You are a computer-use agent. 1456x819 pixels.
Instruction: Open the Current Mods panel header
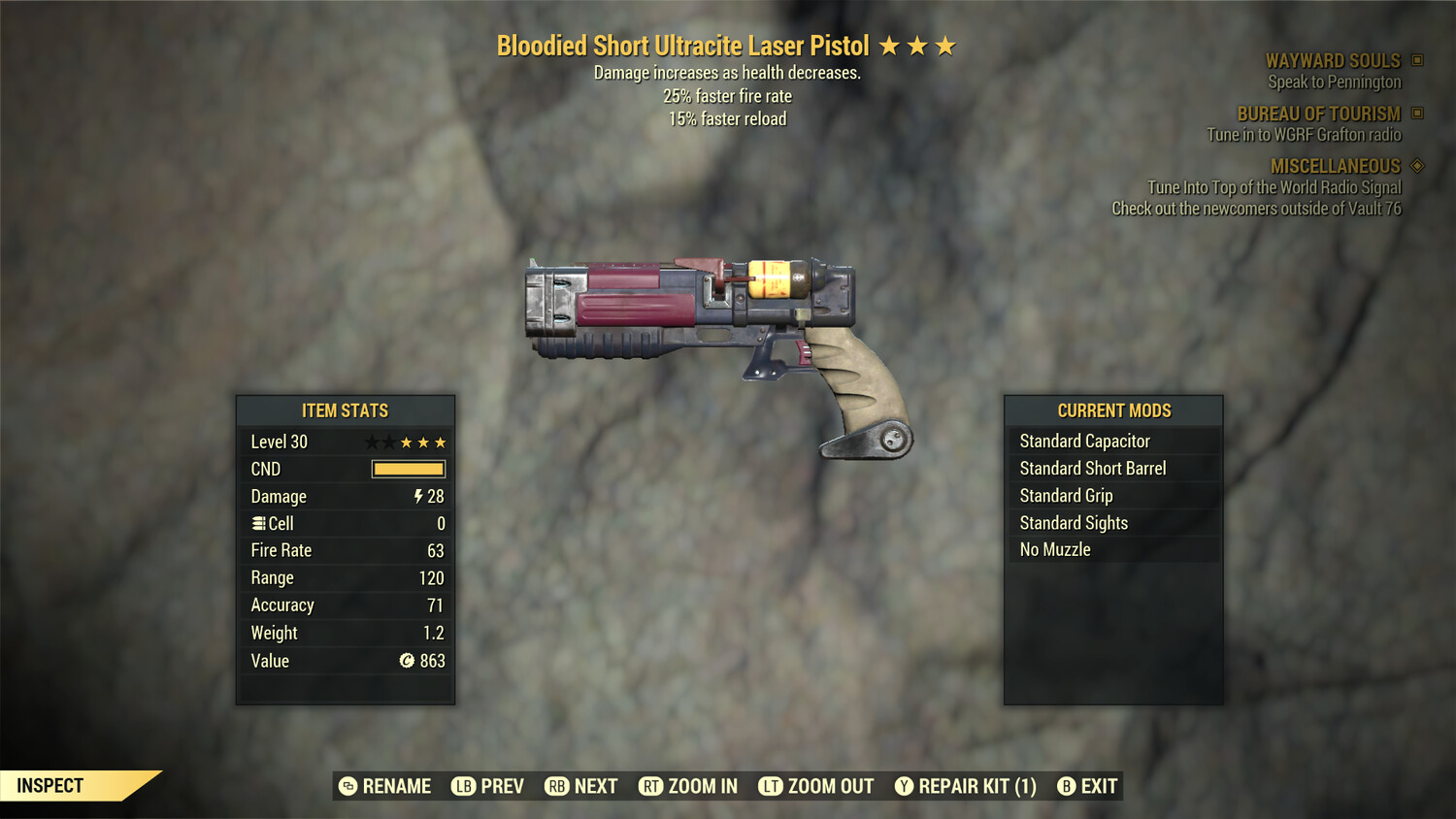tap(1113, 410)
